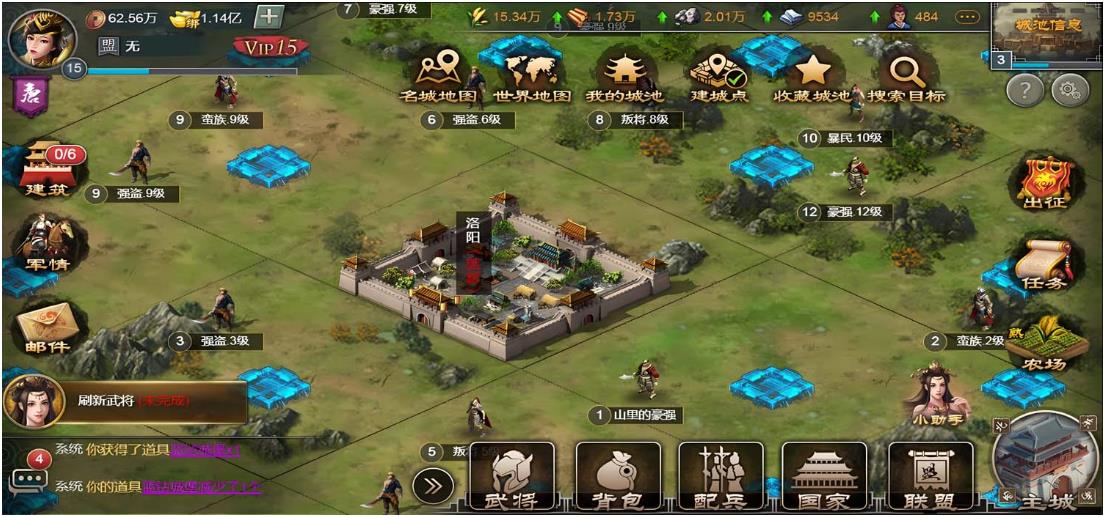Open the 建筑 building queue

point(48,169)
